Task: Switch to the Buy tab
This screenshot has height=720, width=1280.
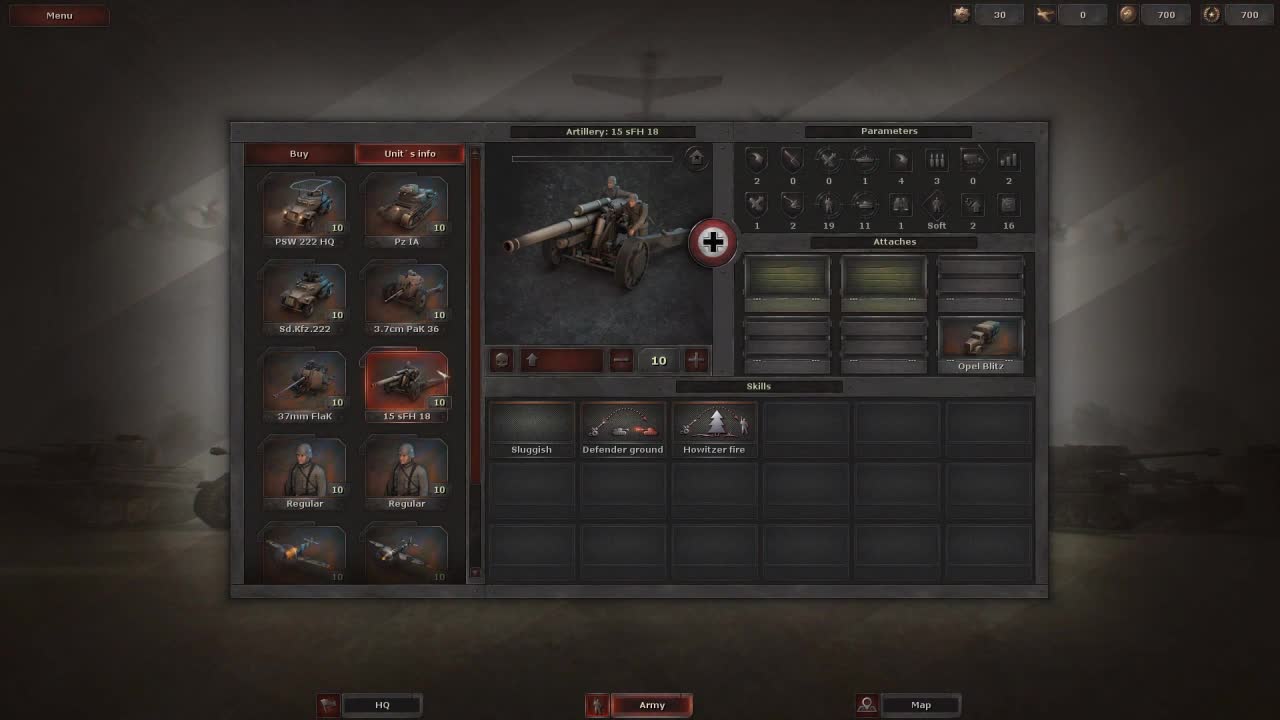Action: coord(297,153)
